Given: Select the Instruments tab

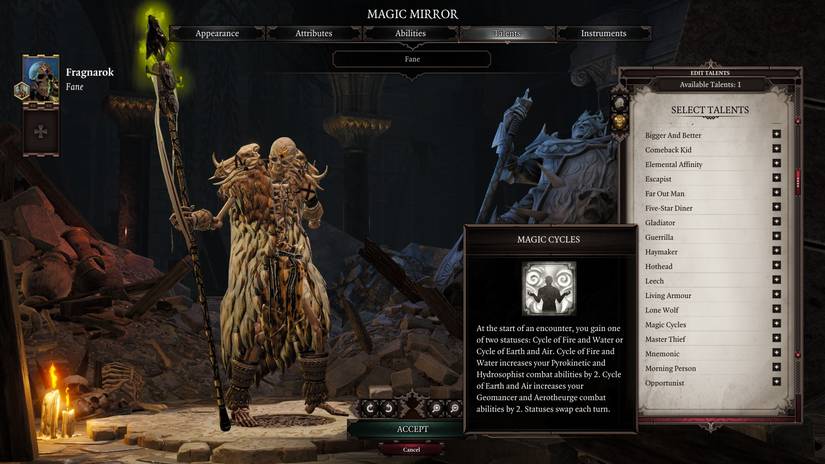Looking at the screenshot, I should (x=603, y=33).
